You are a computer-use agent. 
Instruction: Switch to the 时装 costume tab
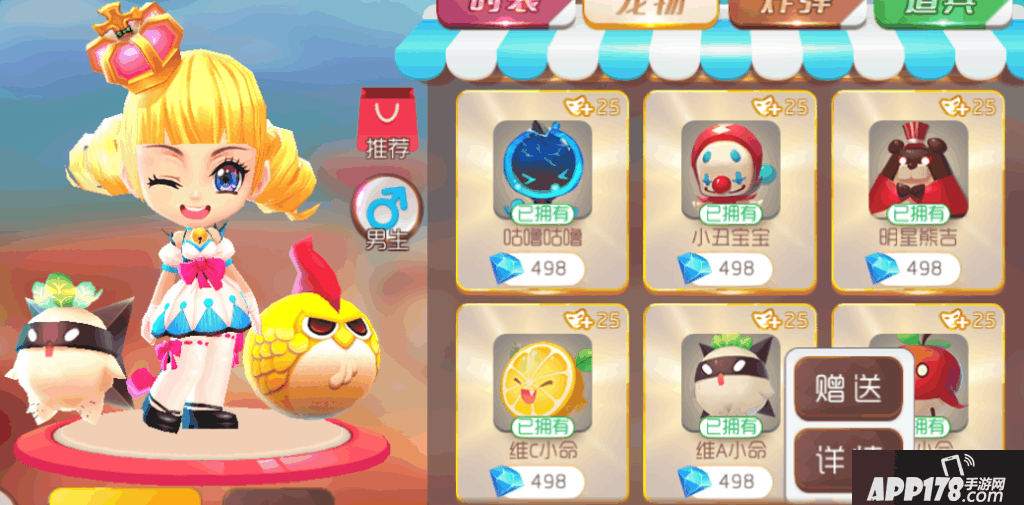(x=504, y=12)
